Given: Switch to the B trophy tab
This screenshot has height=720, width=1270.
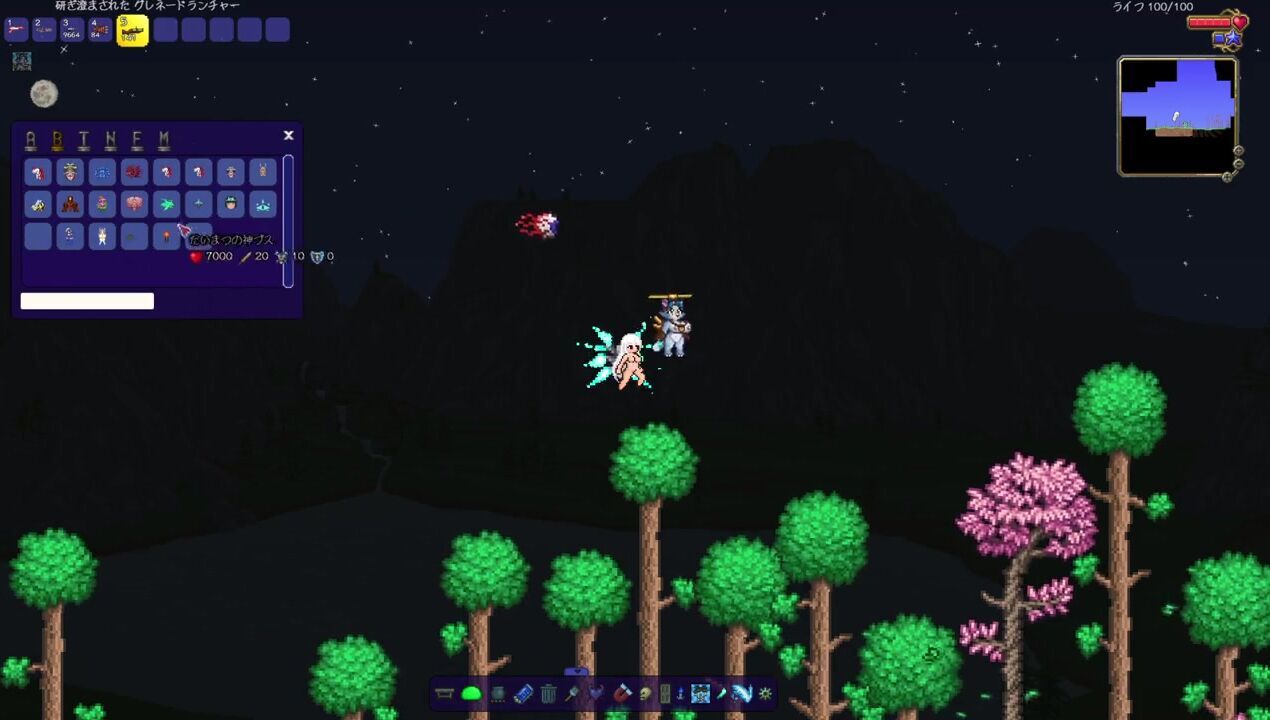Looking at the screenshot, I should click(58, 140).
